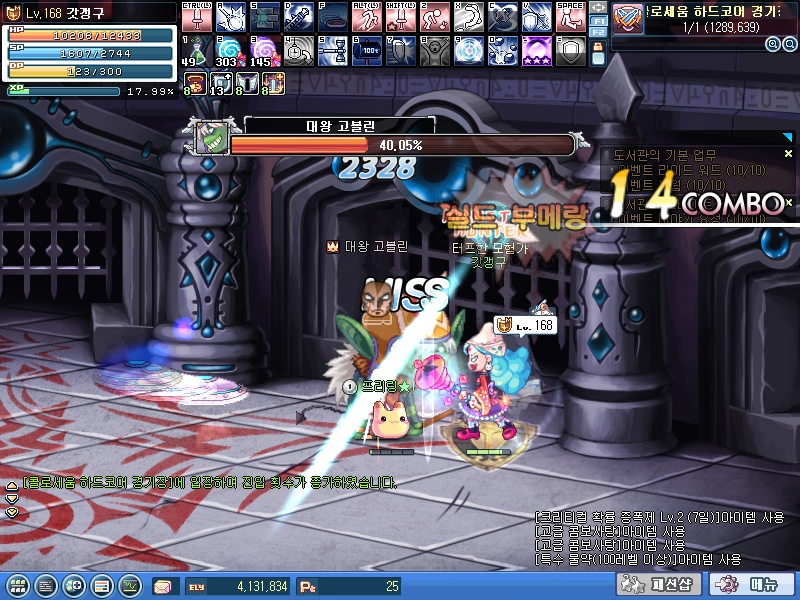
Task: Click the shield emblem on the minimap panel
Action: (628, 18)
